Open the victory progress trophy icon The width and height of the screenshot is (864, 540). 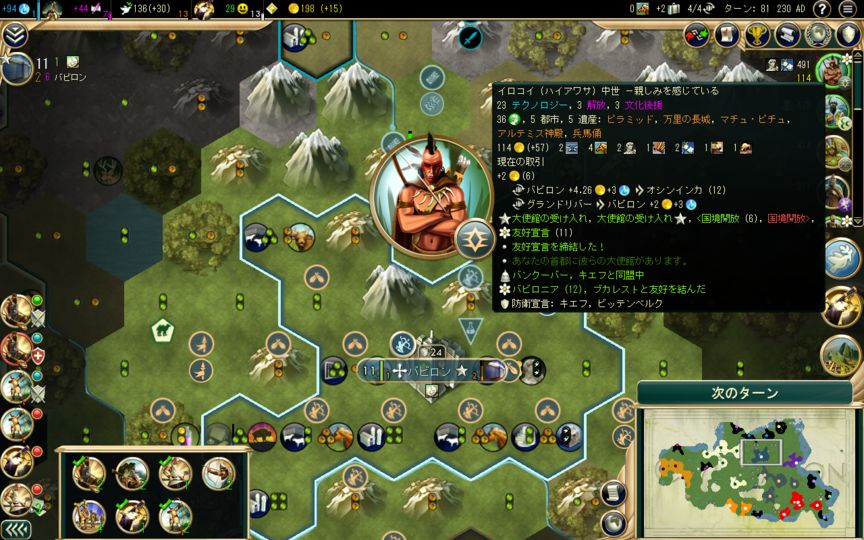757,34
